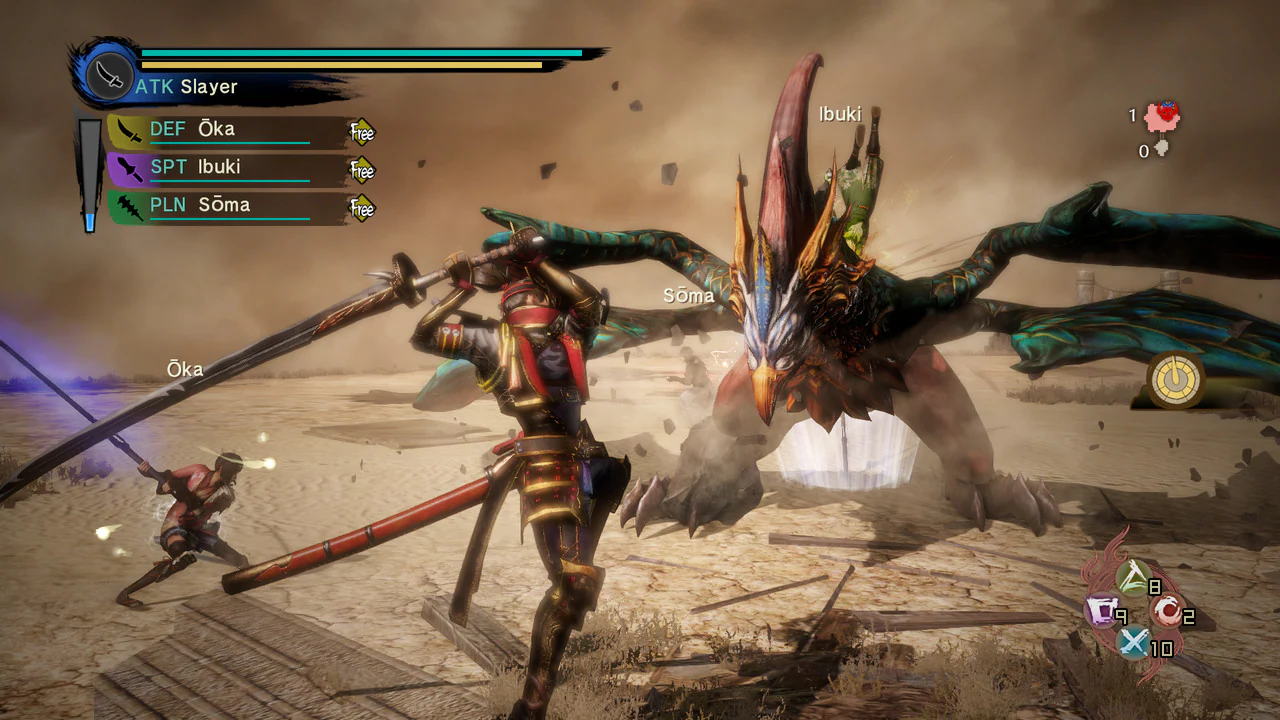The width and height of the screenshot is (1280, 720).
Task: Click Ōka's yellow katana weapon icon
Action: tap(130, 128)
